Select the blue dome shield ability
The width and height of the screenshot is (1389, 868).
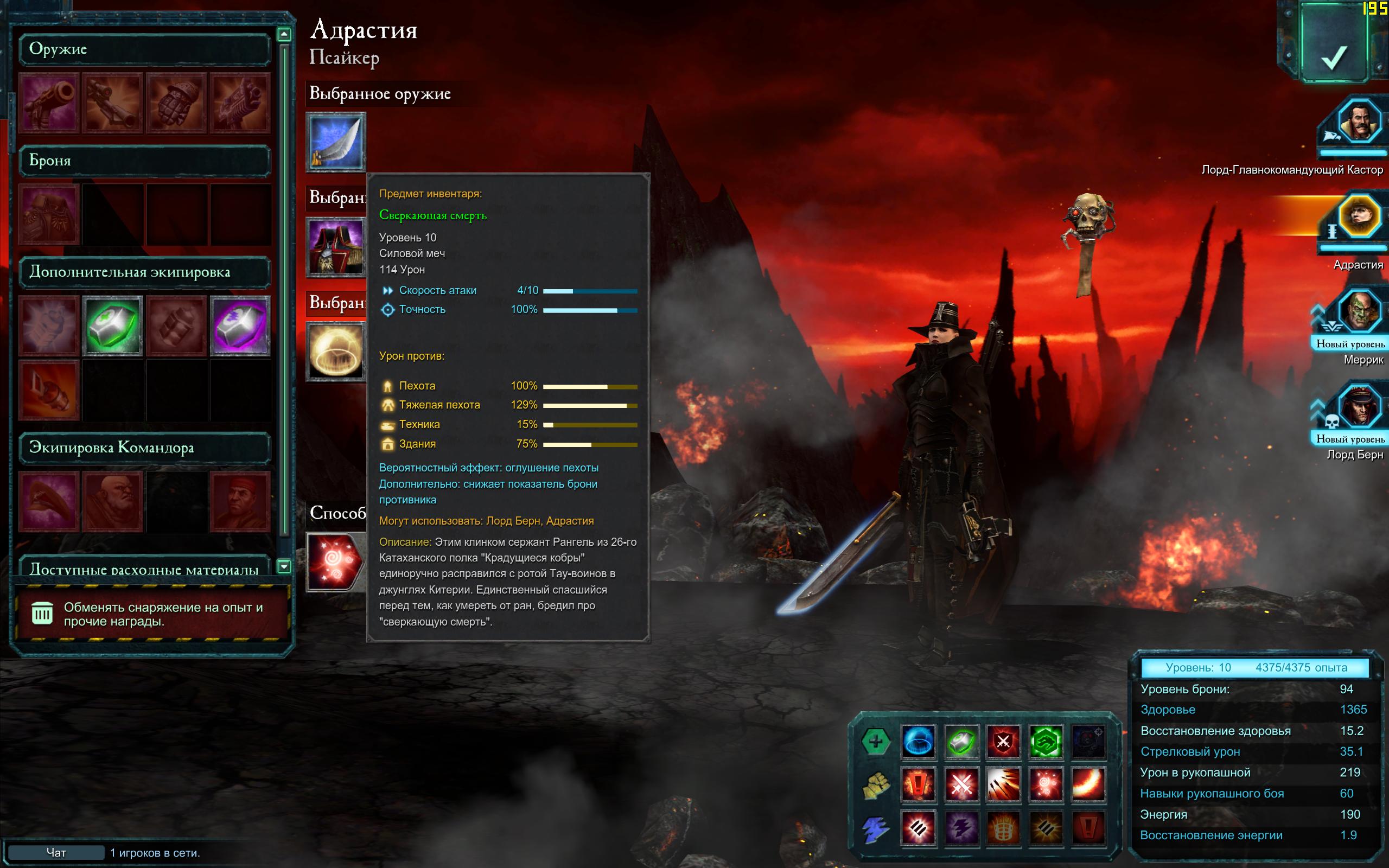pos(918,741)
